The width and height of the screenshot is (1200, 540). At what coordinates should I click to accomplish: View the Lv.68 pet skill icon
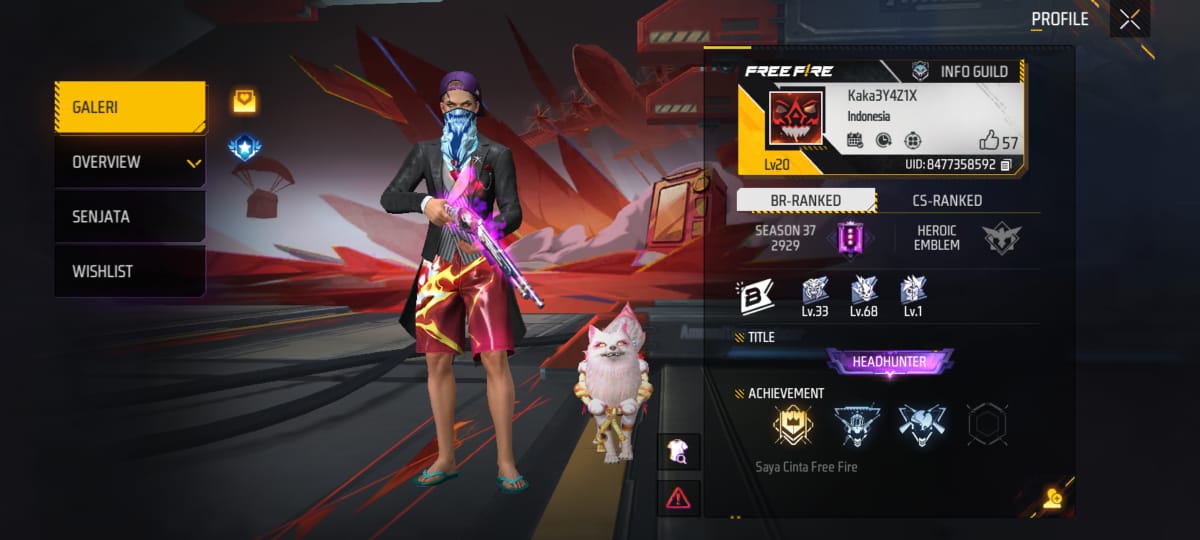[864, 291]
